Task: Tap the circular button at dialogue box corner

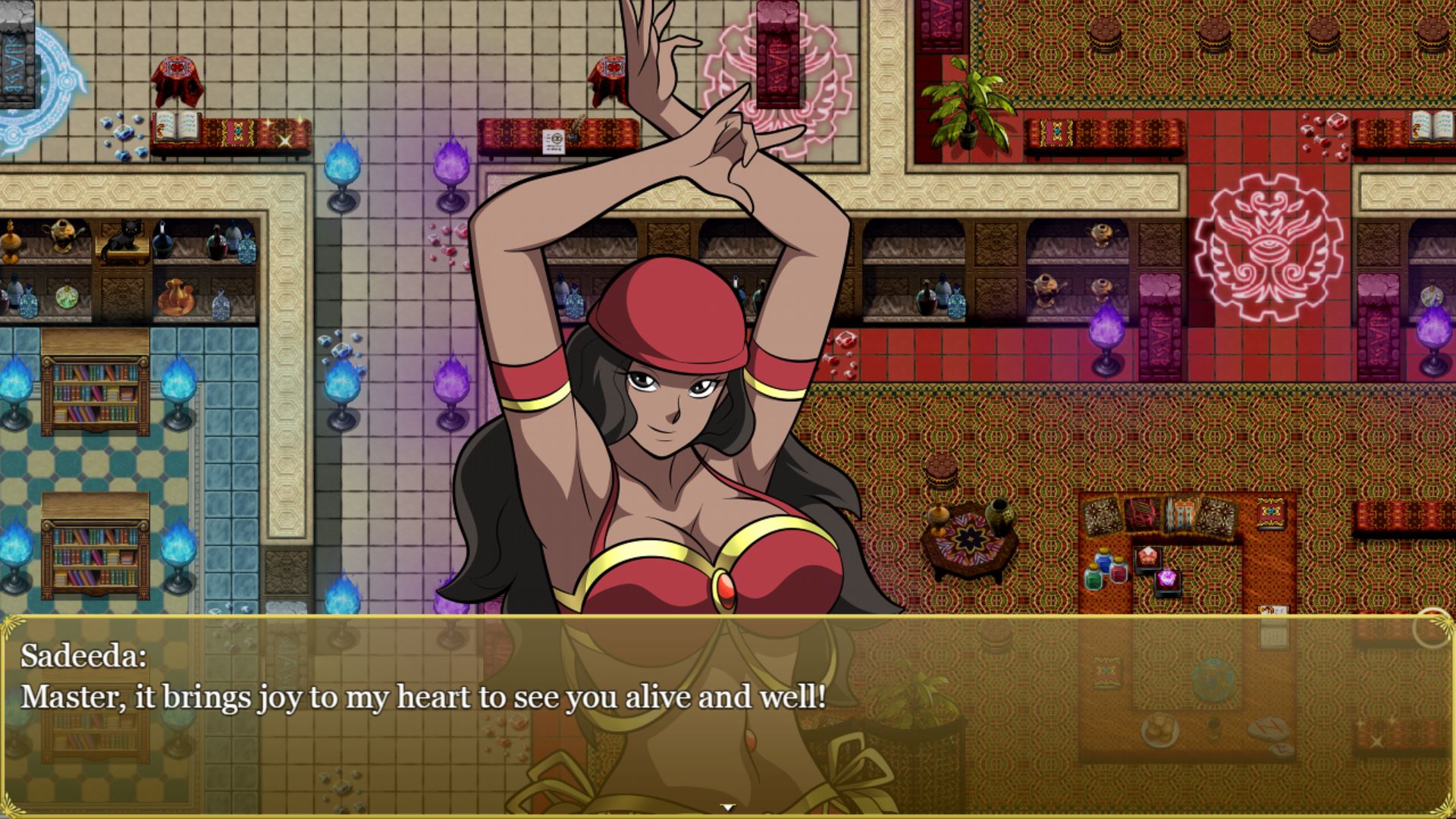Action: click(1432, 628)
